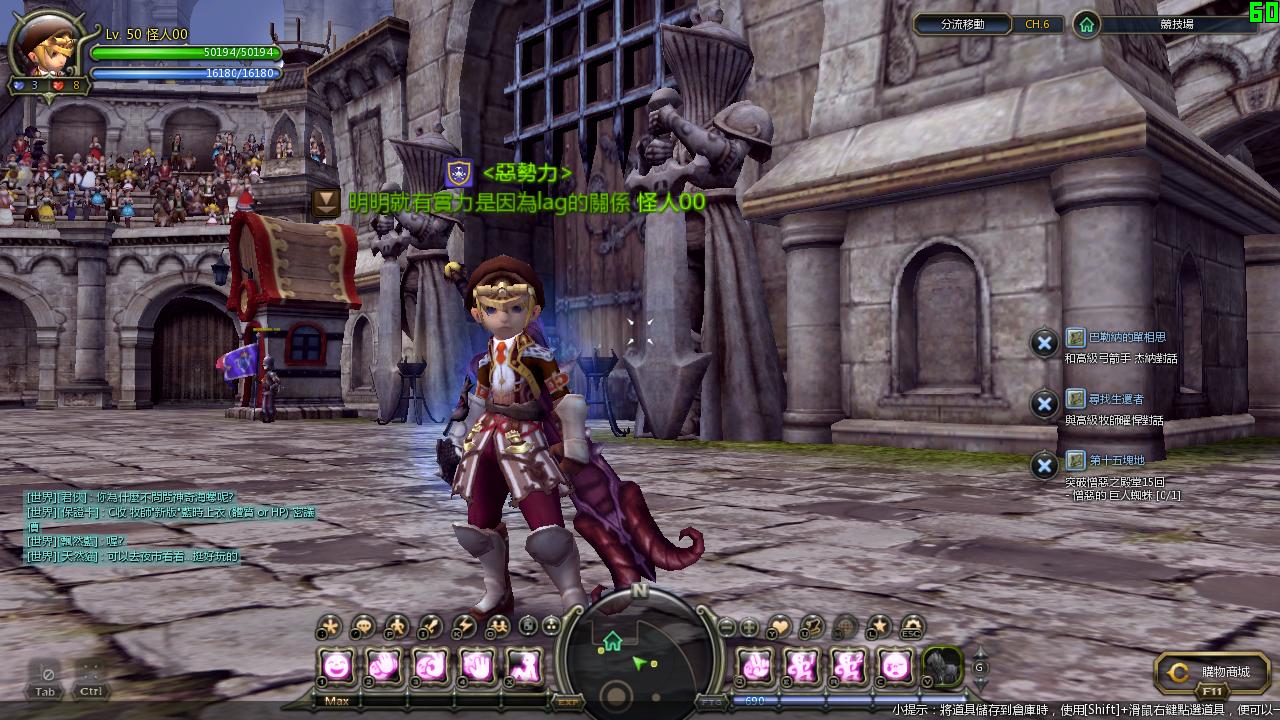Select the 第十五塊地 quest title

pyautogui.click(x=1116, y=461)
